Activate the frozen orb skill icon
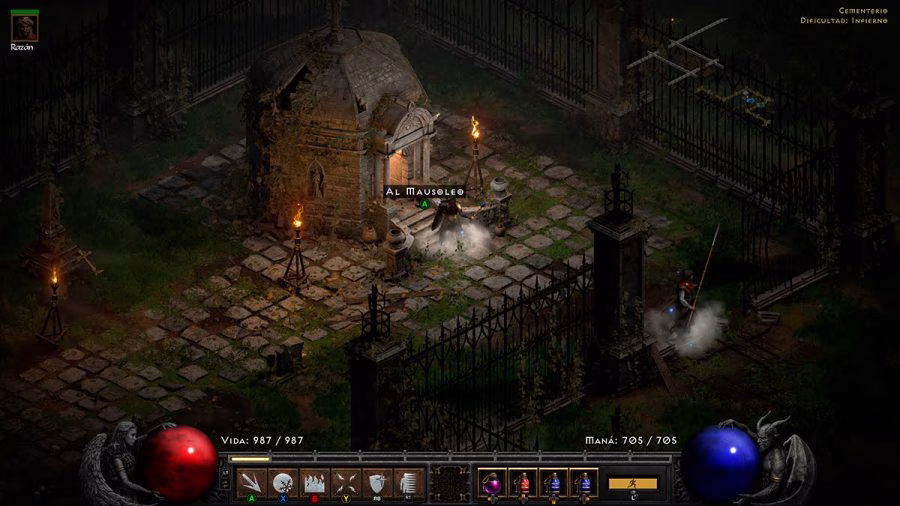The height and width of the screenshot is (506, 900). click(283, 482)
